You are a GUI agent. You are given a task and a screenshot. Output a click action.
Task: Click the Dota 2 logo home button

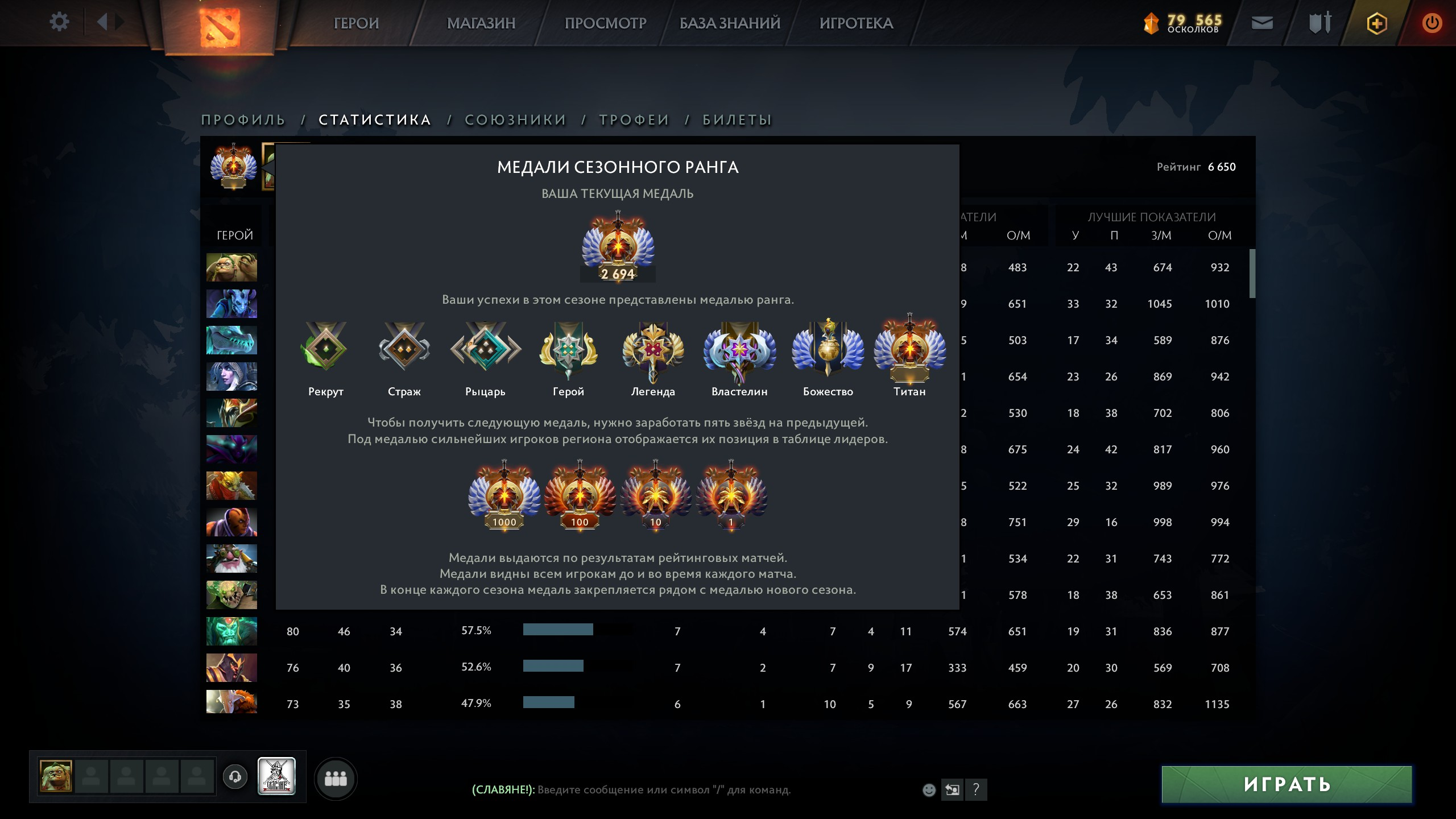click(x=220, y=27)
